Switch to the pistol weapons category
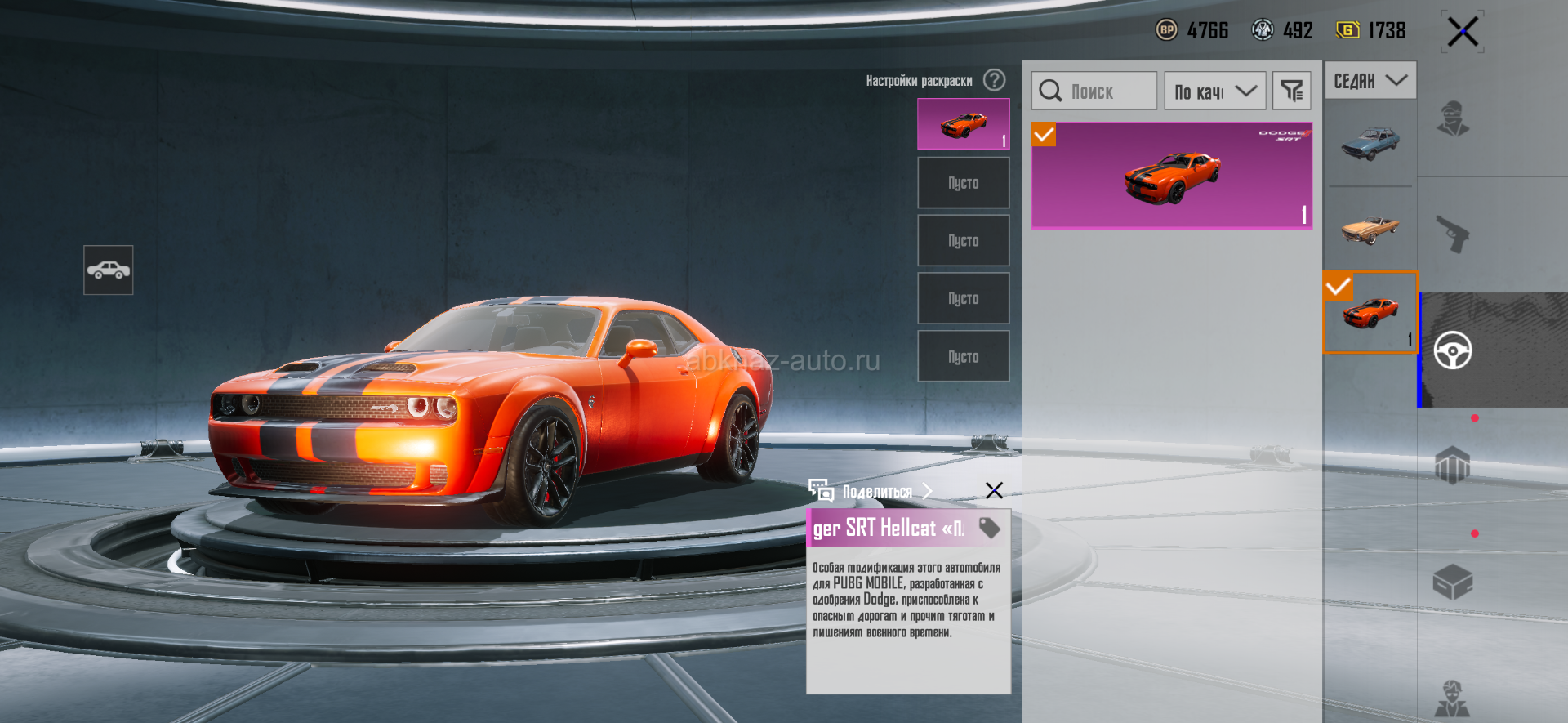 [x=1452, y=234]
